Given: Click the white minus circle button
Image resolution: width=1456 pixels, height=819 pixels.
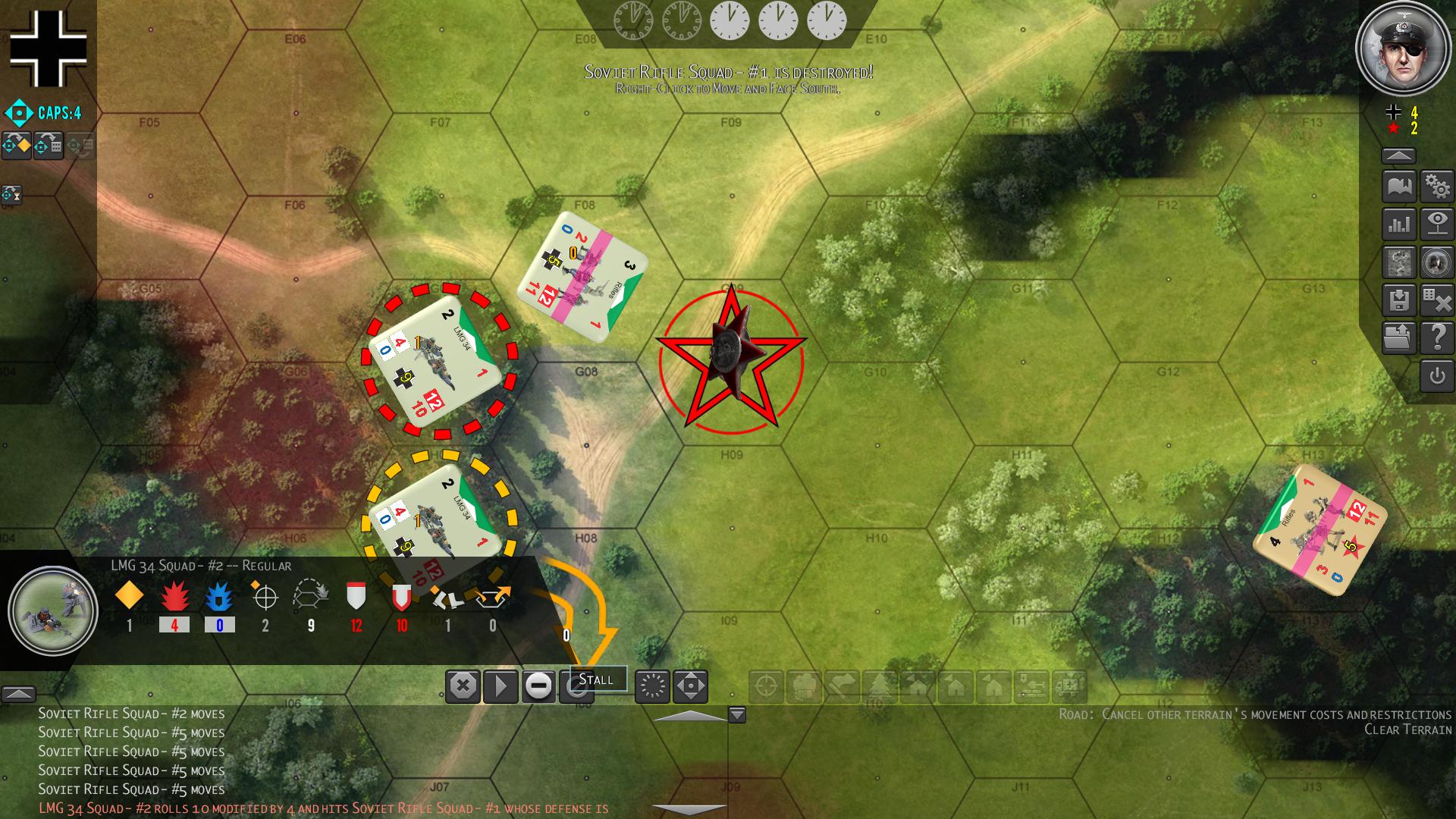Looking at the screenshot, I should 538,687.
